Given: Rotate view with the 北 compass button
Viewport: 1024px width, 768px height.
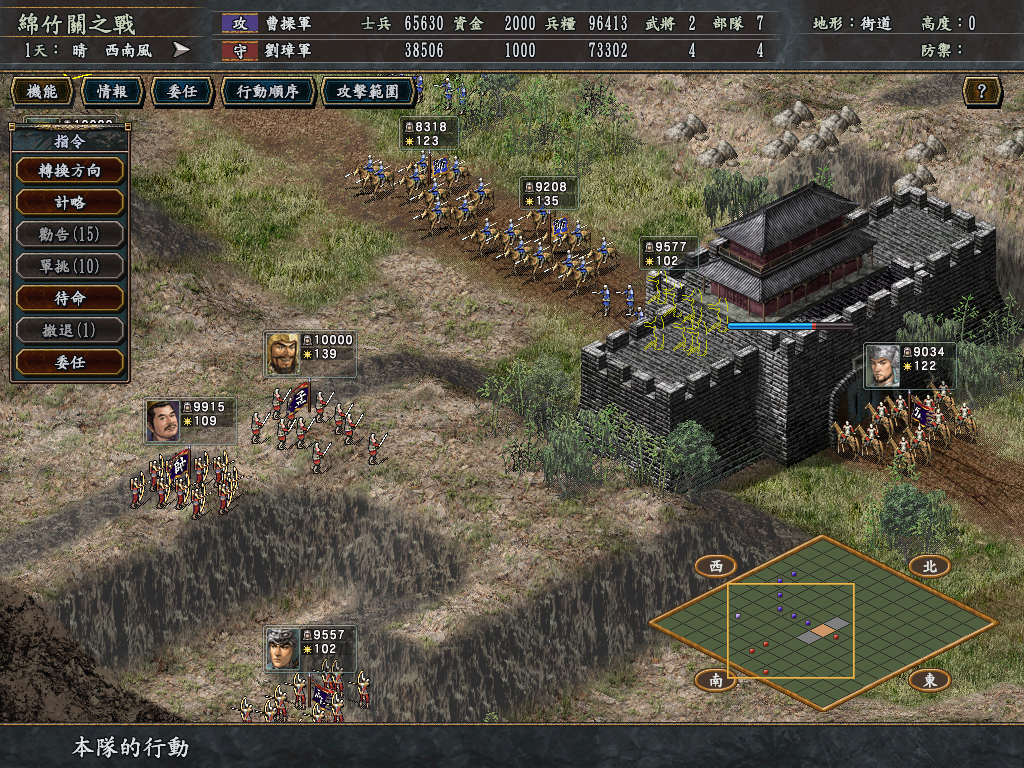Looking at the screenshot, I should (929, 566).
